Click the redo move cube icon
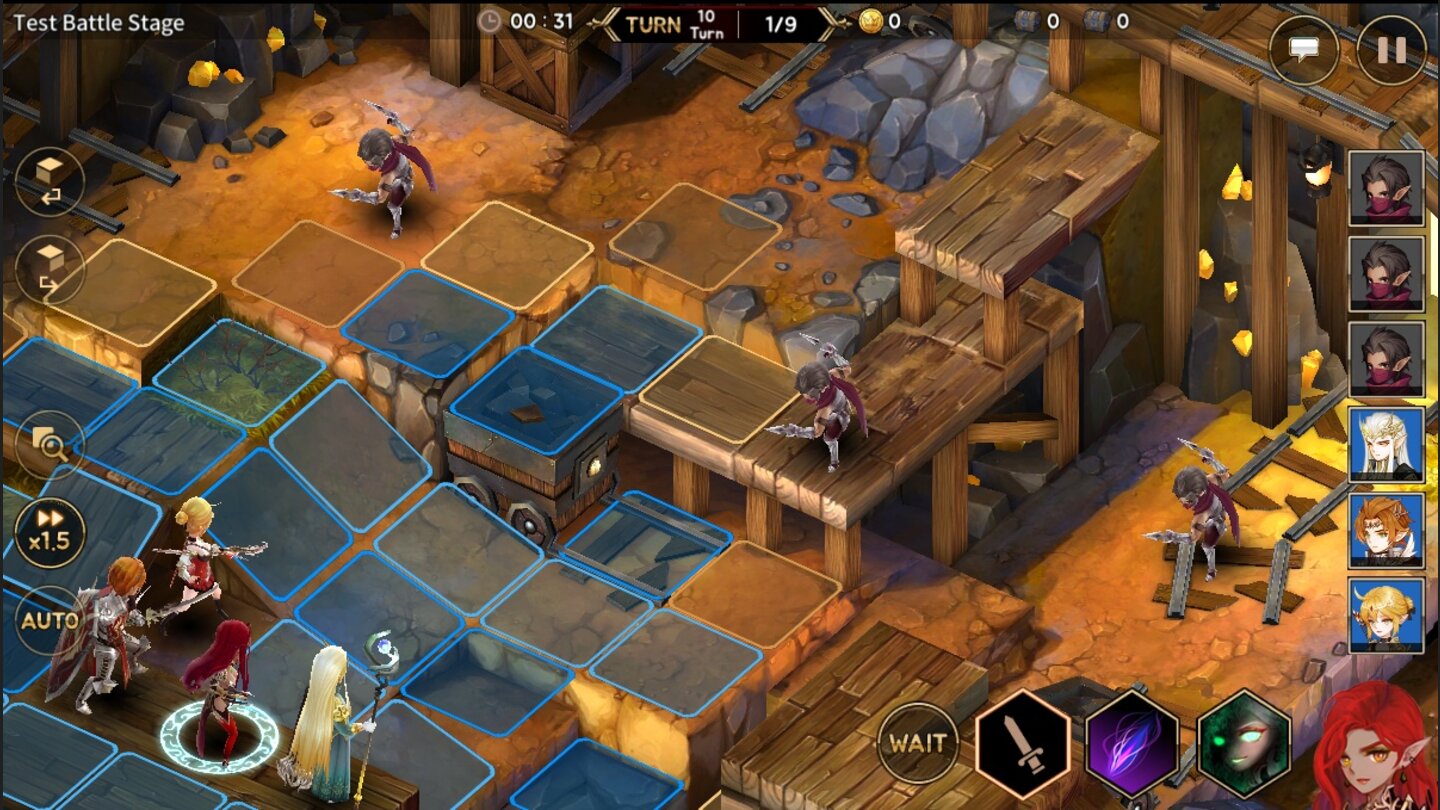Image resolution: width=1440 pixels, height=810 pixels. (48, 270)
